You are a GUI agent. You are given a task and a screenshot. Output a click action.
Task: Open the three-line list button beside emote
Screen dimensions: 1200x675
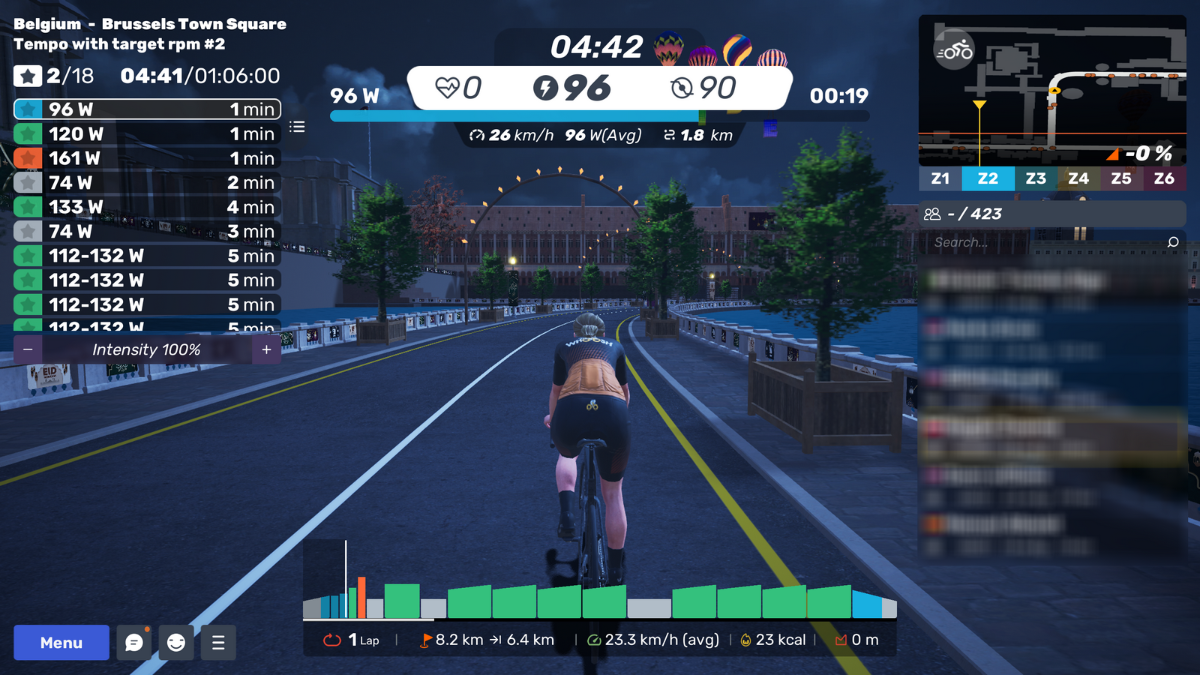218,643
